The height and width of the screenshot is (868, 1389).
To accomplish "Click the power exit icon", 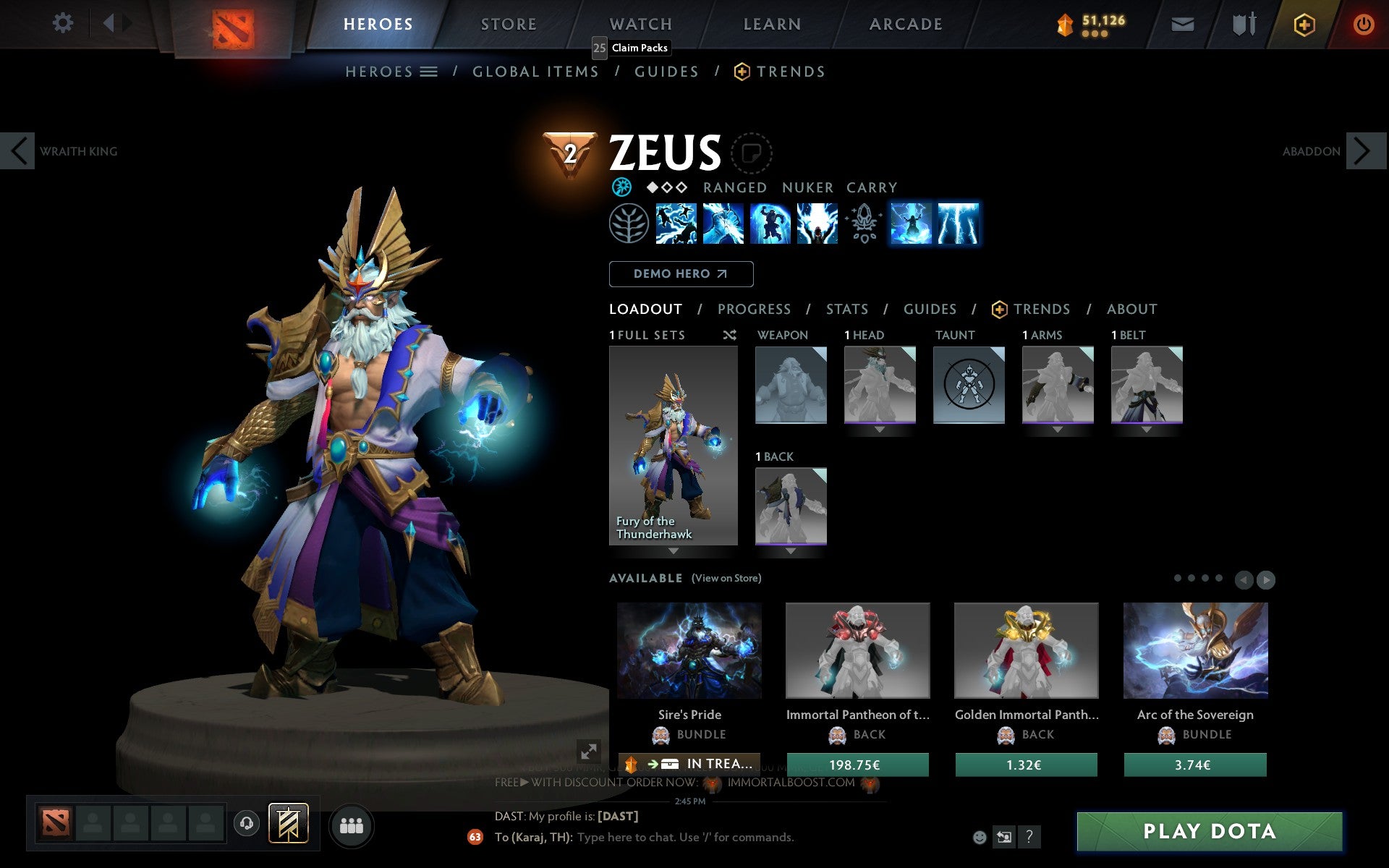I will pos(1362,23).
